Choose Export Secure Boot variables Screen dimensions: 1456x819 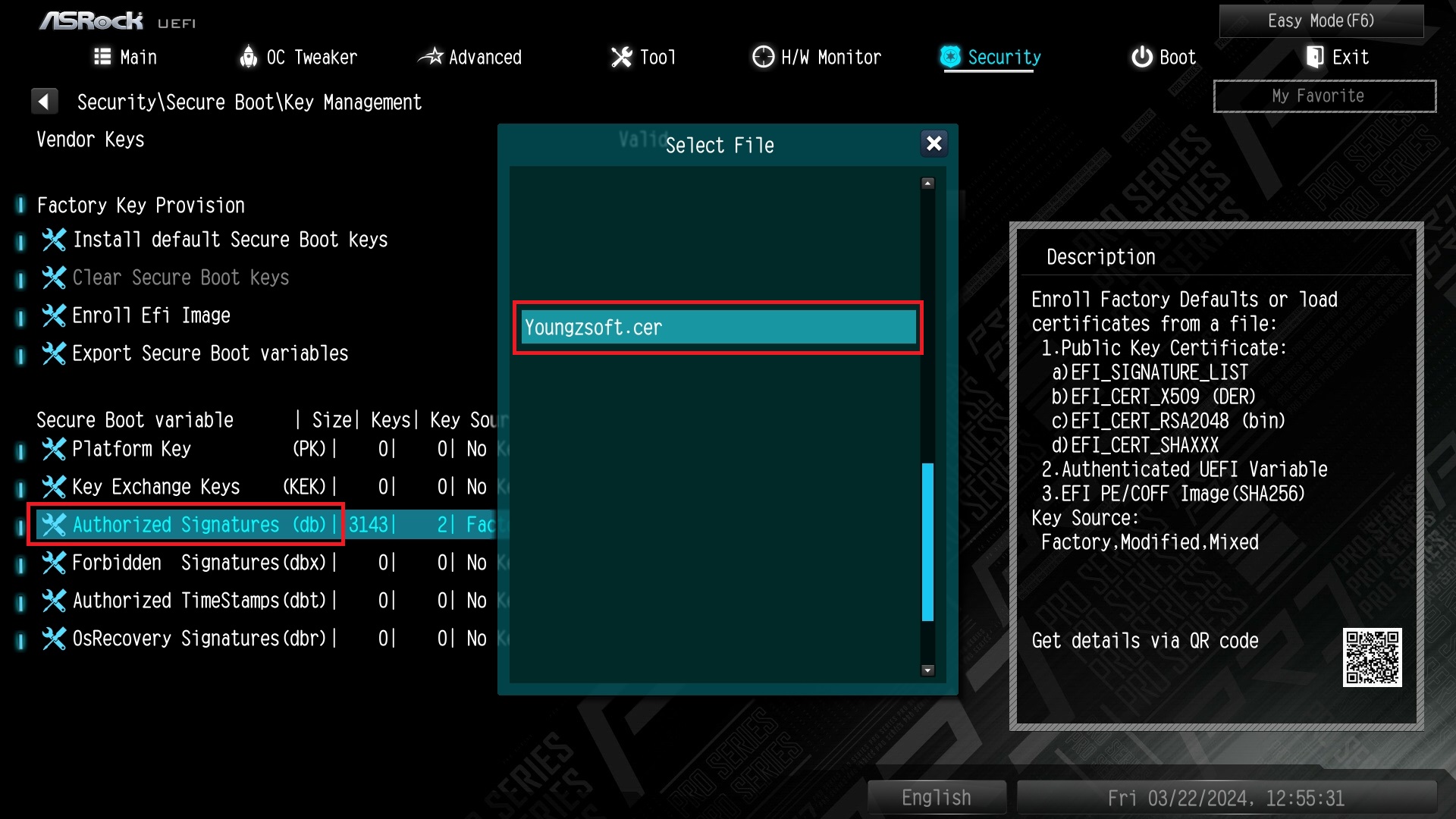pos(209,354)
